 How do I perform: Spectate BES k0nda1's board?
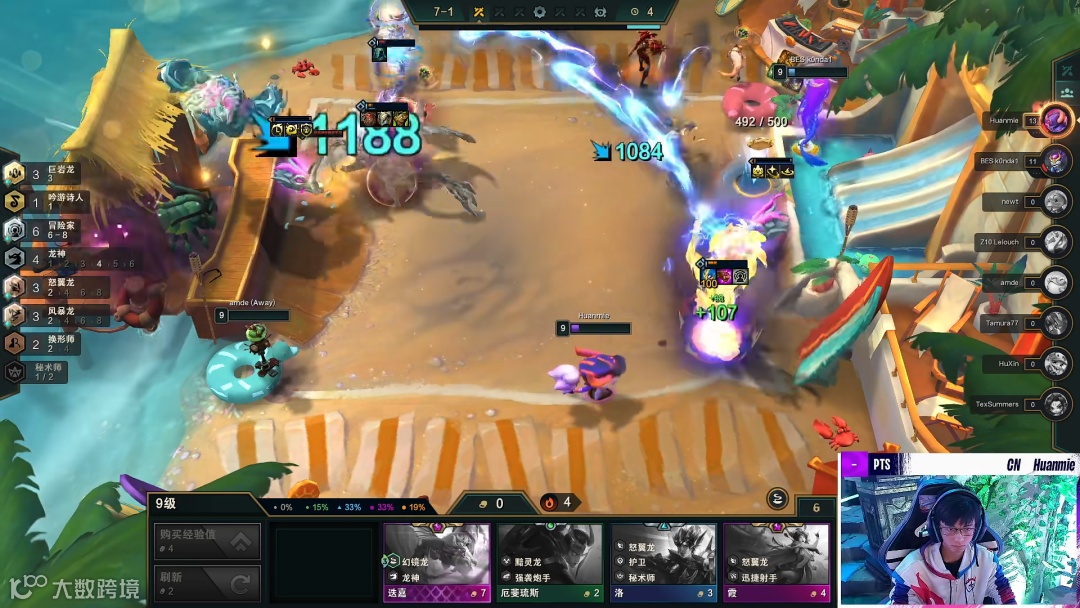pos(1055,160)
